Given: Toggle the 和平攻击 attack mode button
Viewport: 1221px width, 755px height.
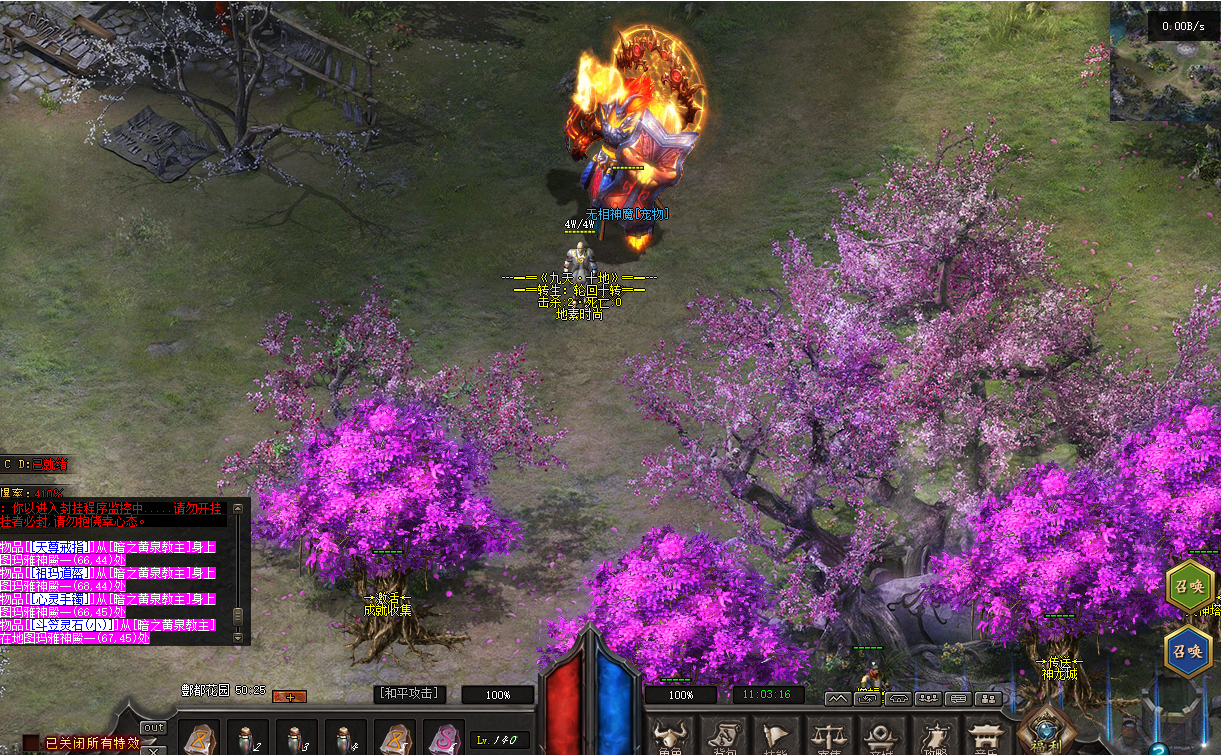Looking at the screenshot, I should pos(408,693).
